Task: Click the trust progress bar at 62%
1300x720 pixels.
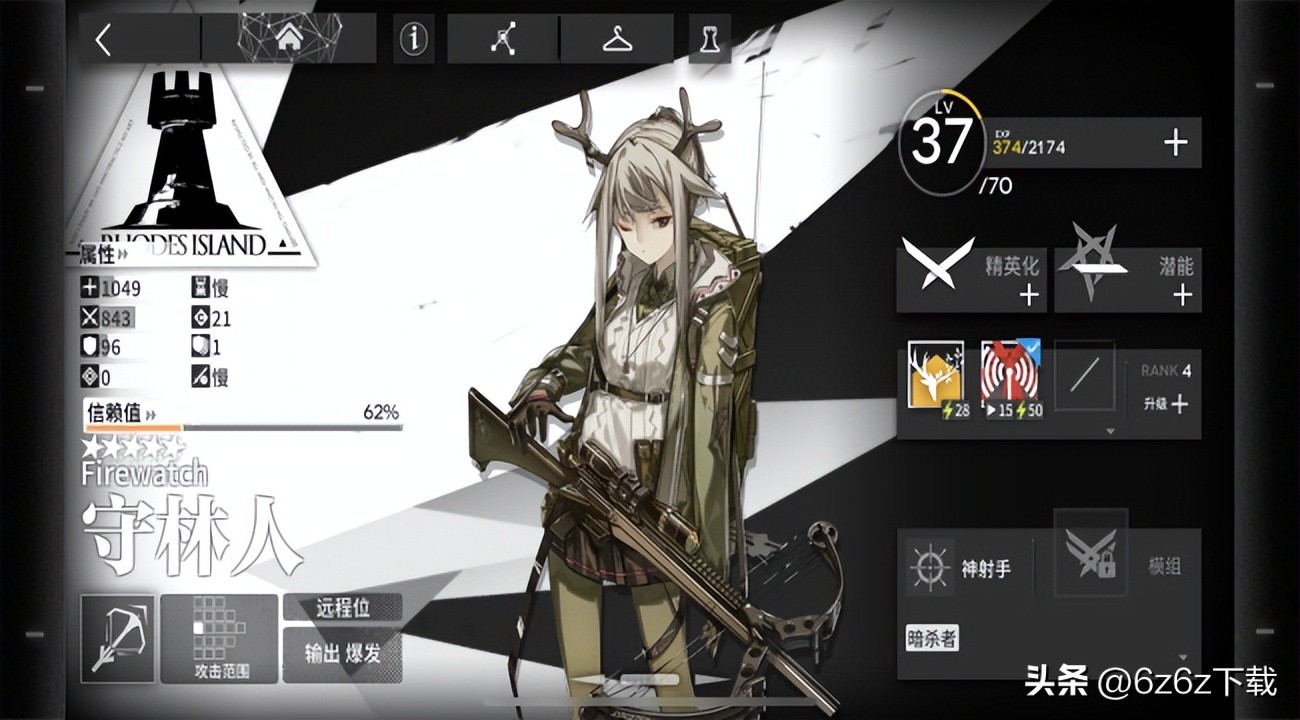Action: tap(220, 429)
